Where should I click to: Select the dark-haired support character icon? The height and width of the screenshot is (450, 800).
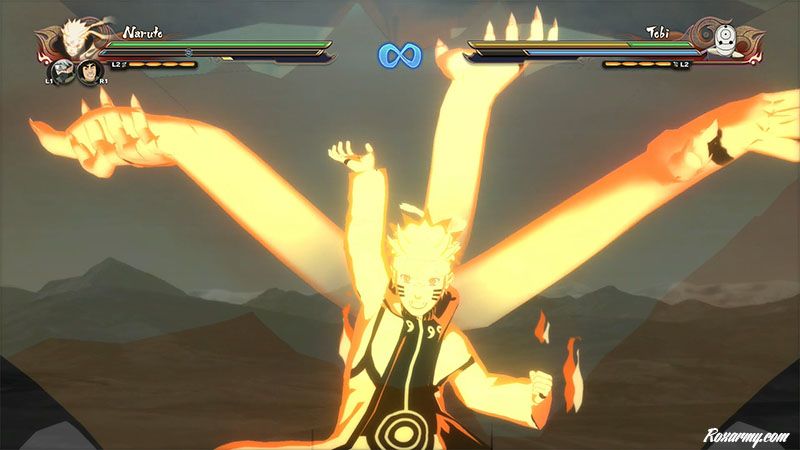90,72
